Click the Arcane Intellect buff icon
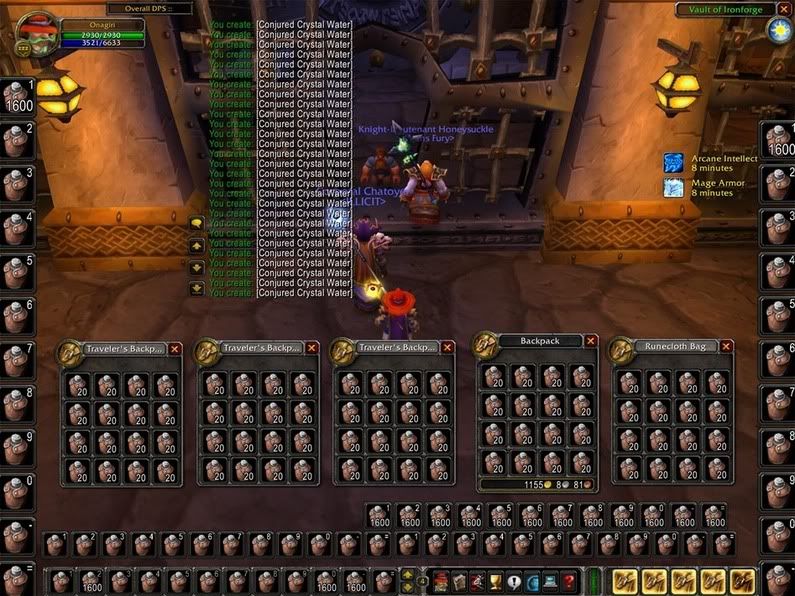The image size is (795, 596). [x=674, y=162]
